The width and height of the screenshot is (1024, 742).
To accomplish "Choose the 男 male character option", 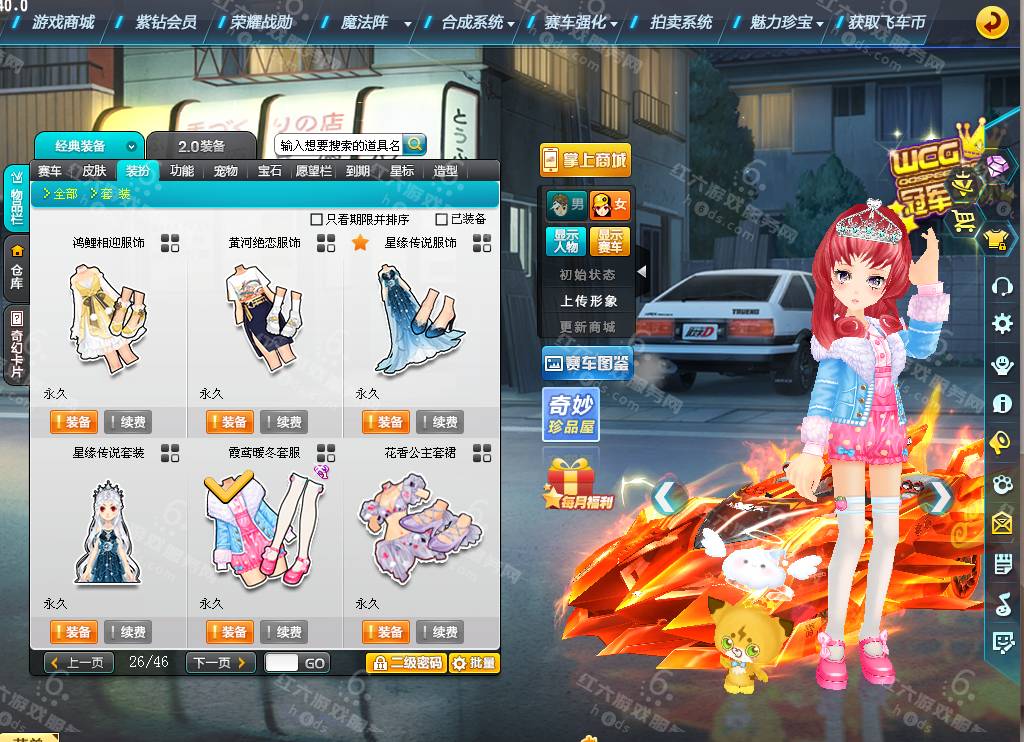I will pos(567,206).
